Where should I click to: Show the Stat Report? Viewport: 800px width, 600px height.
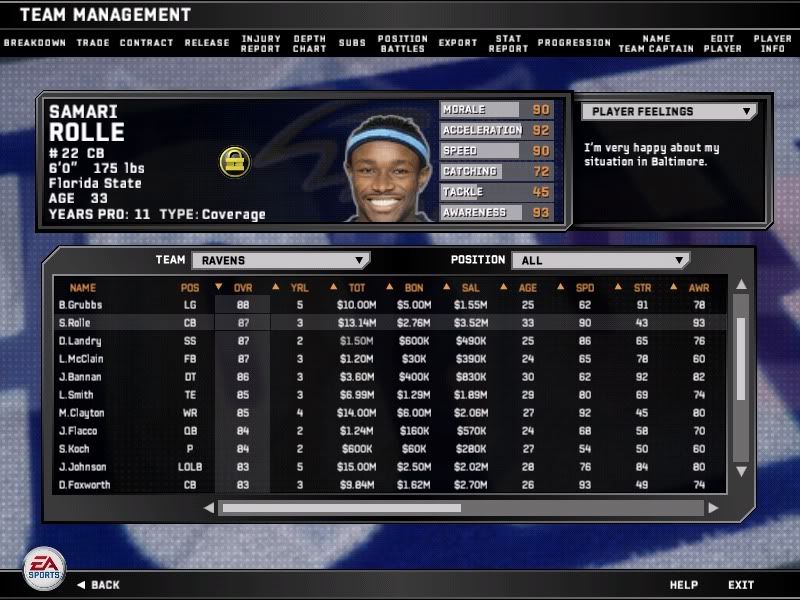coord(508,43)
